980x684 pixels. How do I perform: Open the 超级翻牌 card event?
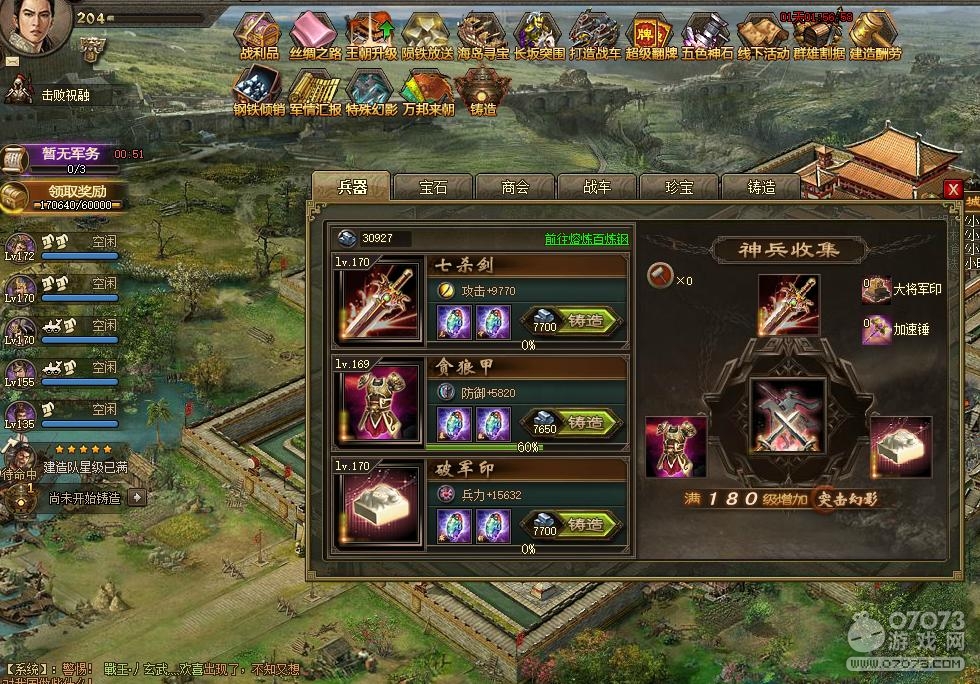tap(651, 35)
